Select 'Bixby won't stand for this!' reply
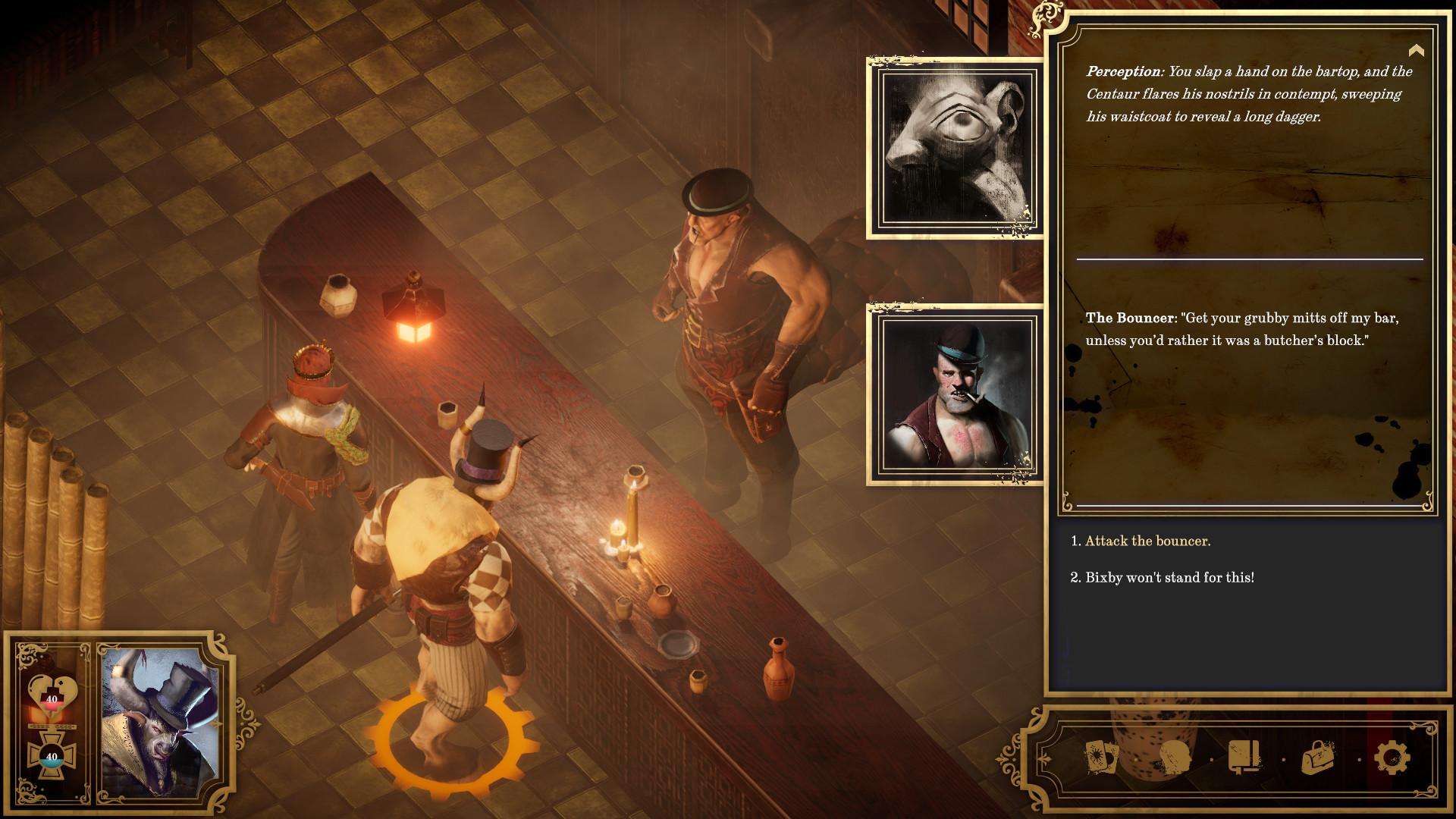The height and width of the screenshot is (819, 1456). (x=1169, y=577)
